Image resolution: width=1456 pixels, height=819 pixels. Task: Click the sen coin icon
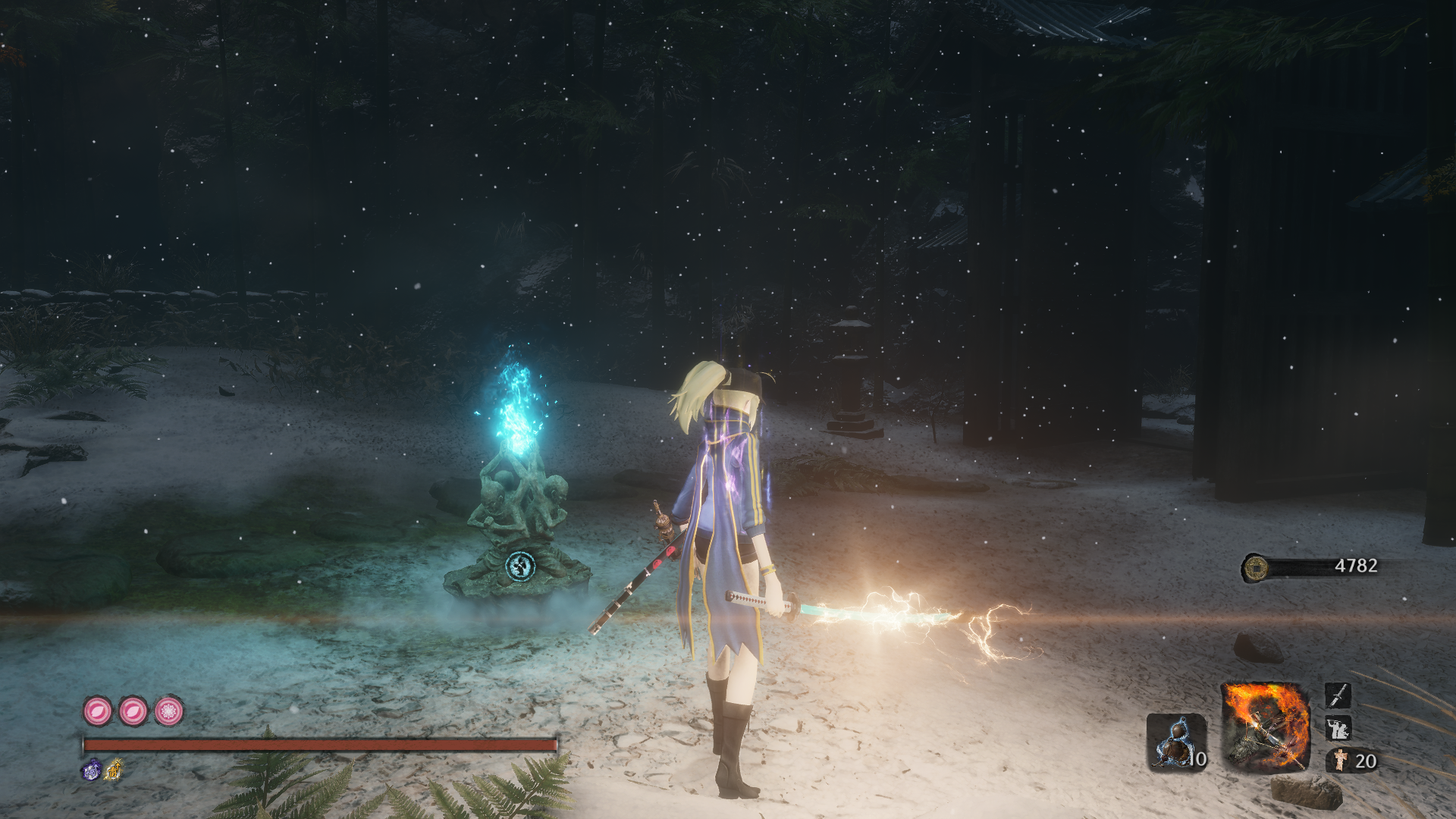coord(1256,566)
